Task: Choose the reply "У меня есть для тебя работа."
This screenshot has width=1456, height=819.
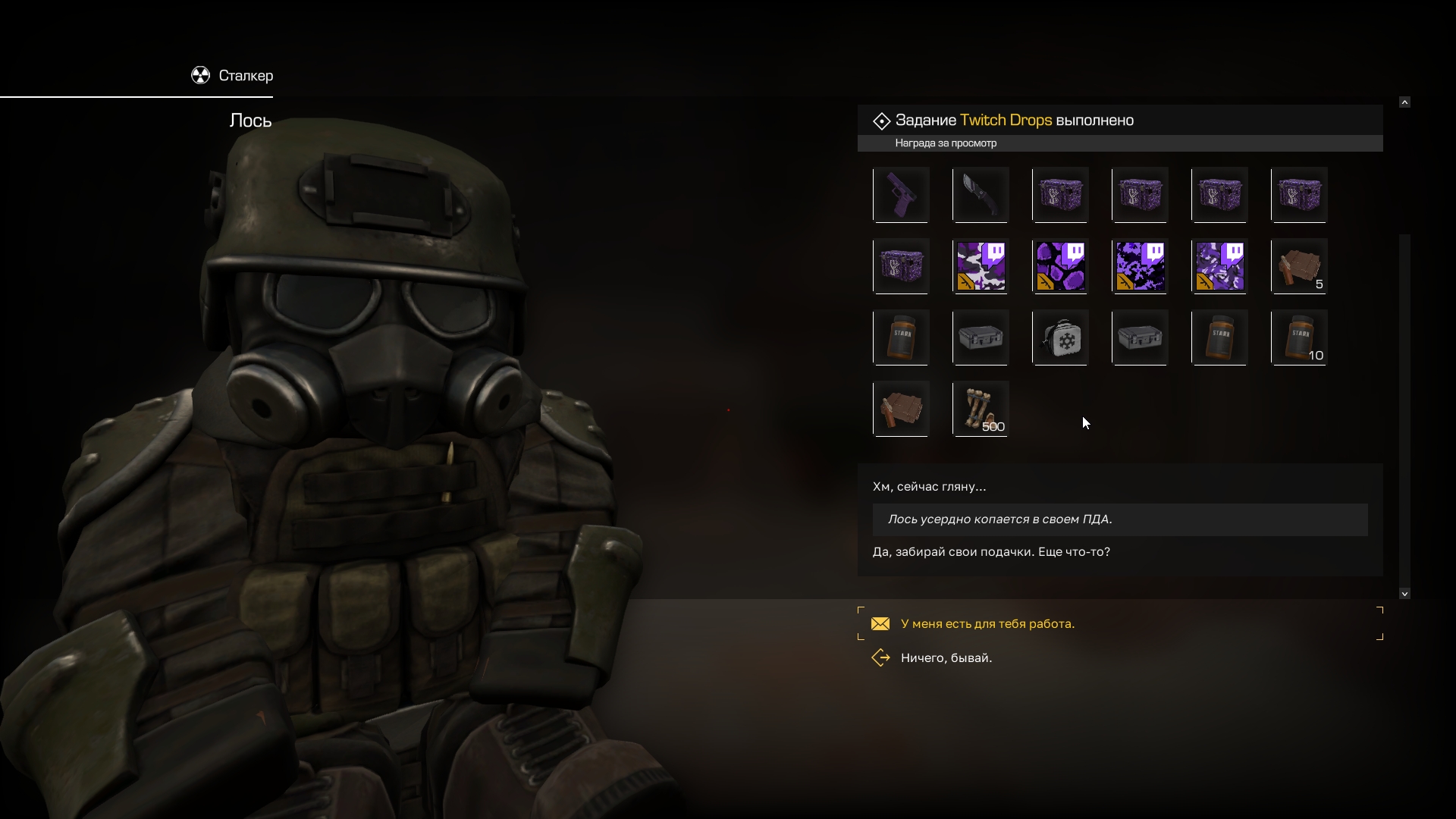Action: pyautogui.click(x=987, y=624)
